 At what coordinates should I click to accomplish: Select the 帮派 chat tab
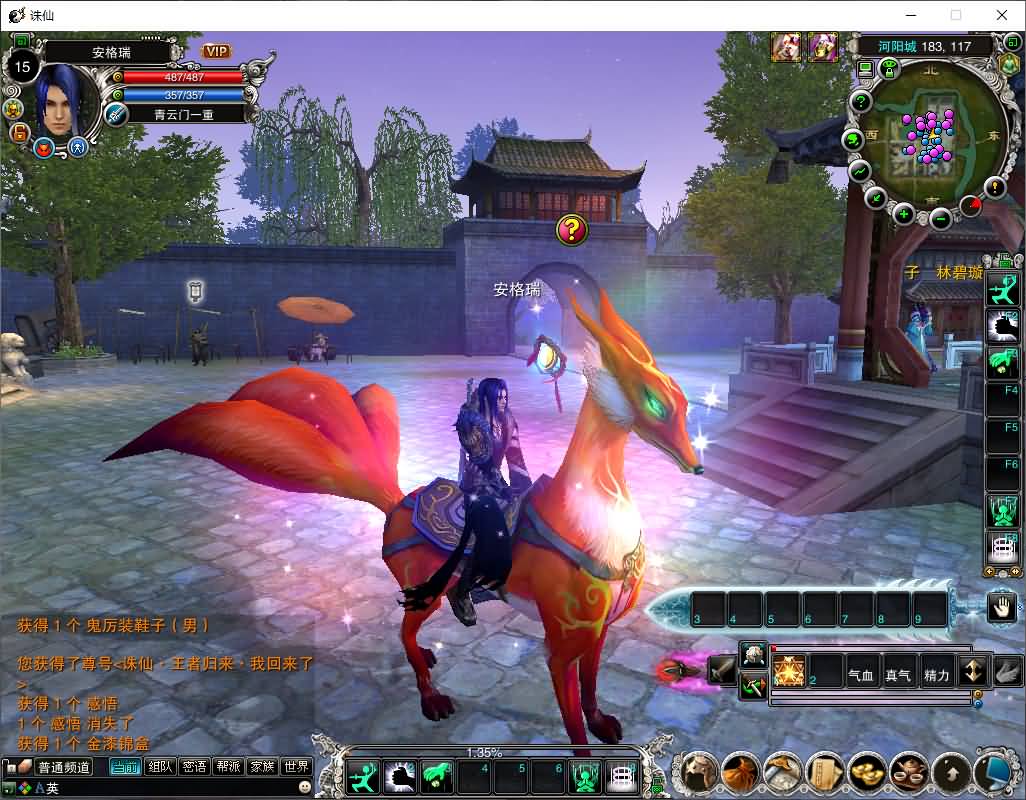click(228, 767)
